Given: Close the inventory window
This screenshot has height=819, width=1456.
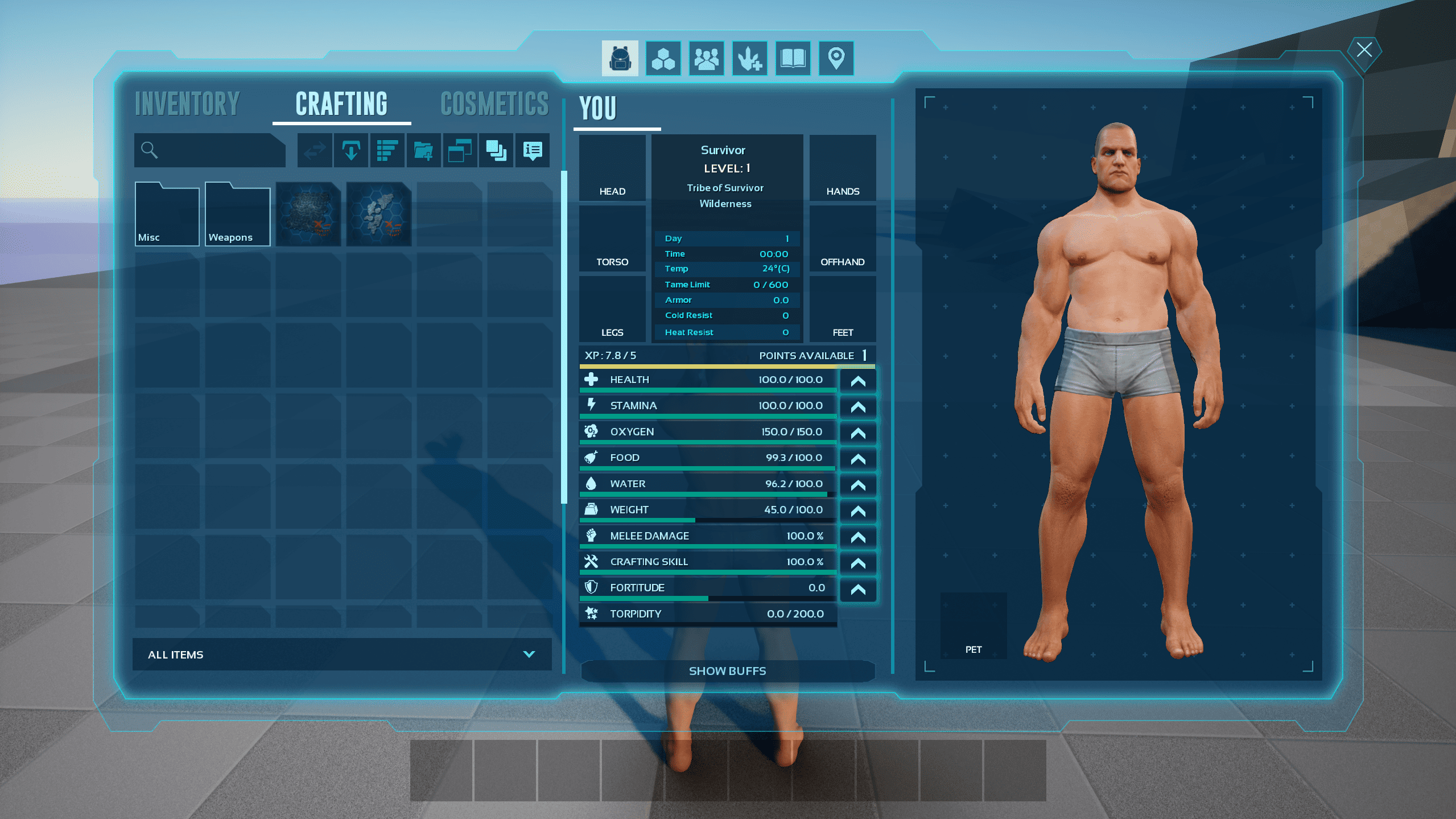Looking at the screenshot, I should [1364, 50].
